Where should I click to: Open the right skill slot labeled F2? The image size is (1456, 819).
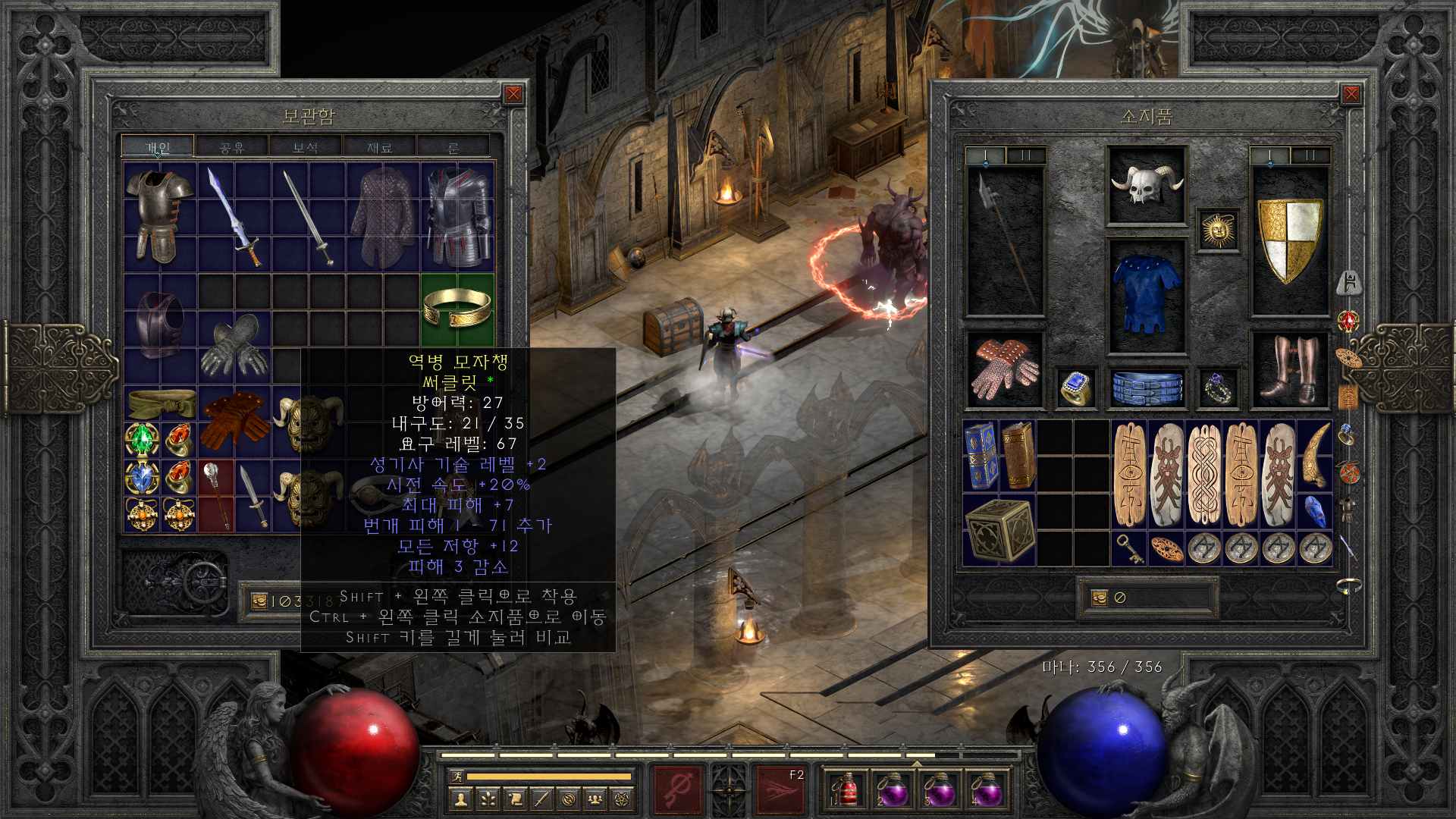point(780,790)
